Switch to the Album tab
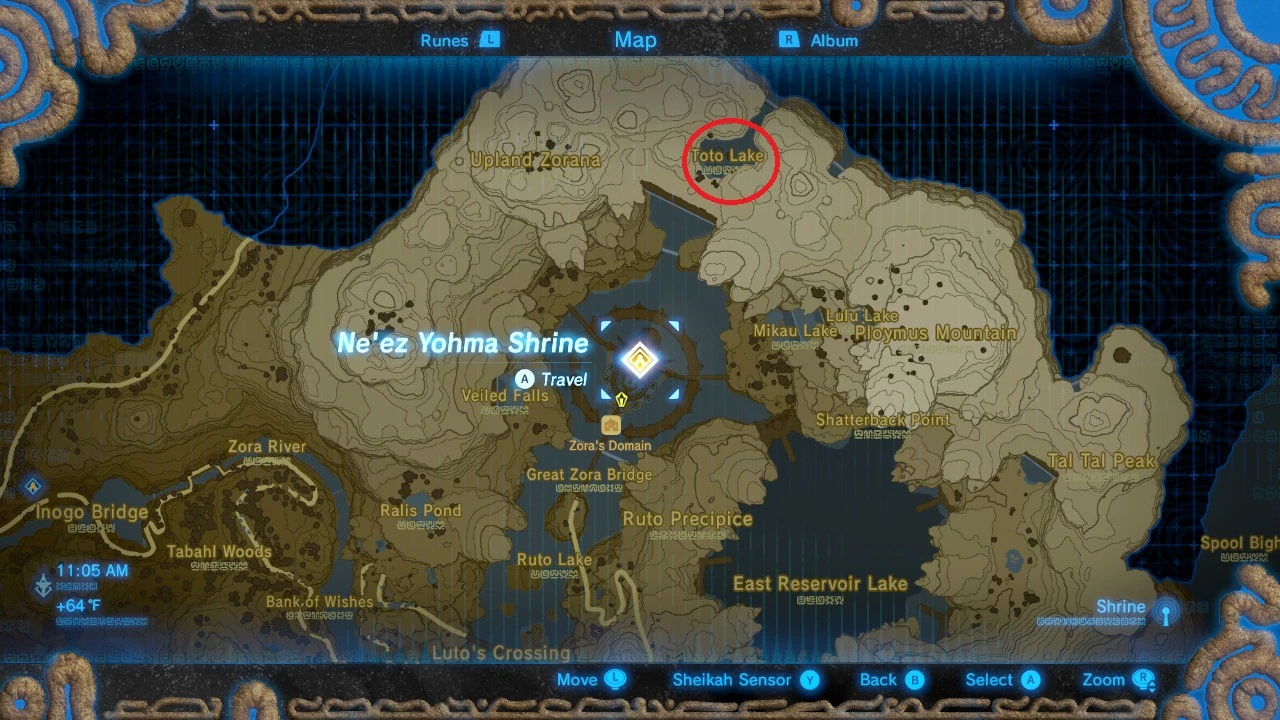This screenshot has width=1280, height=720. (834, 40)
